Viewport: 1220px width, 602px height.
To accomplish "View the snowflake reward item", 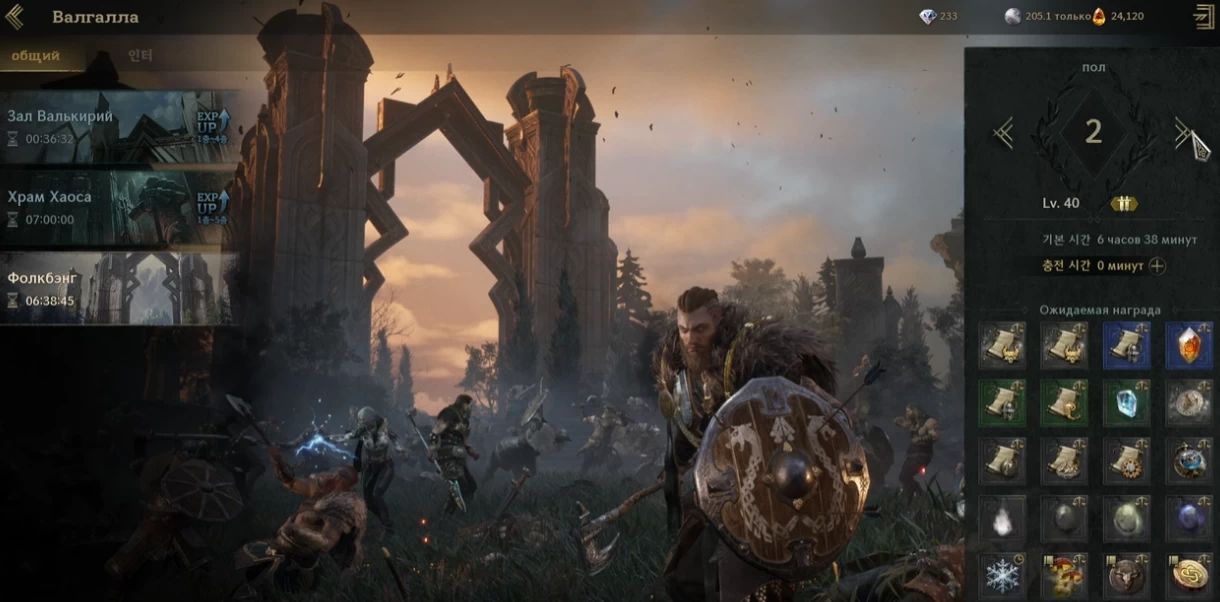I will tap(1002, 576).
